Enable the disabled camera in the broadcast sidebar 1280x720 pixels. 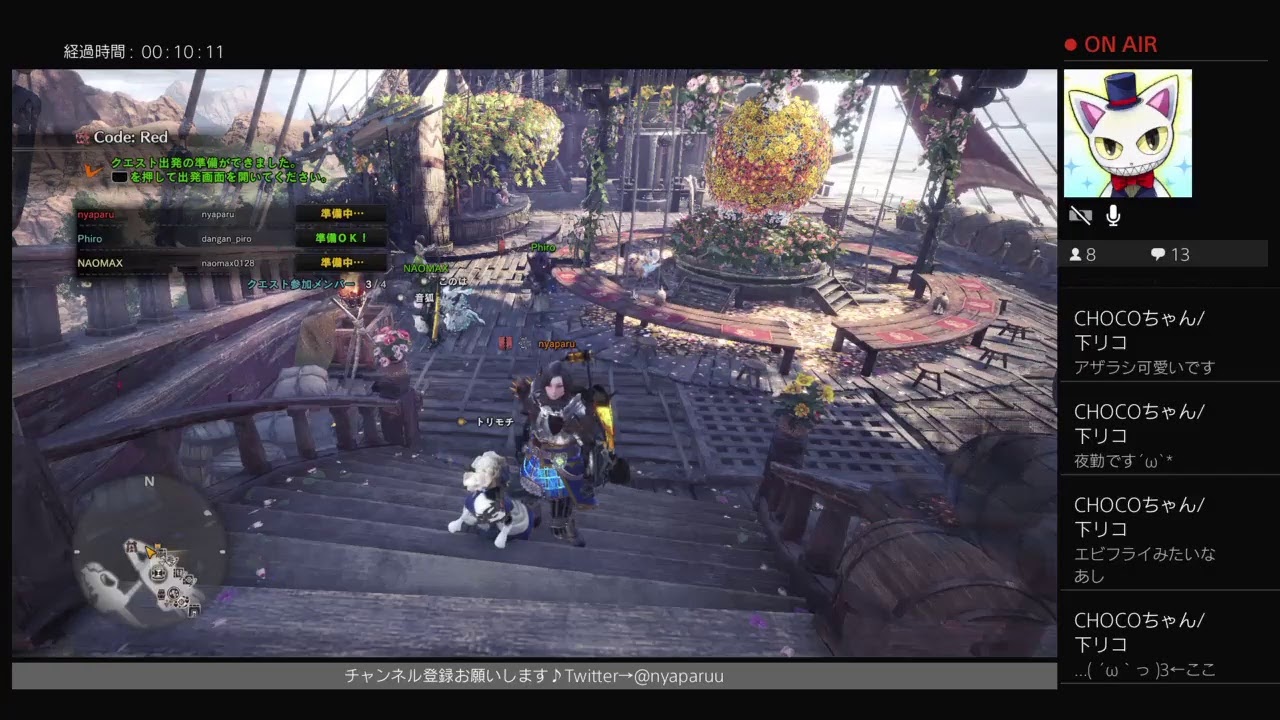[x=1079, y=213]
